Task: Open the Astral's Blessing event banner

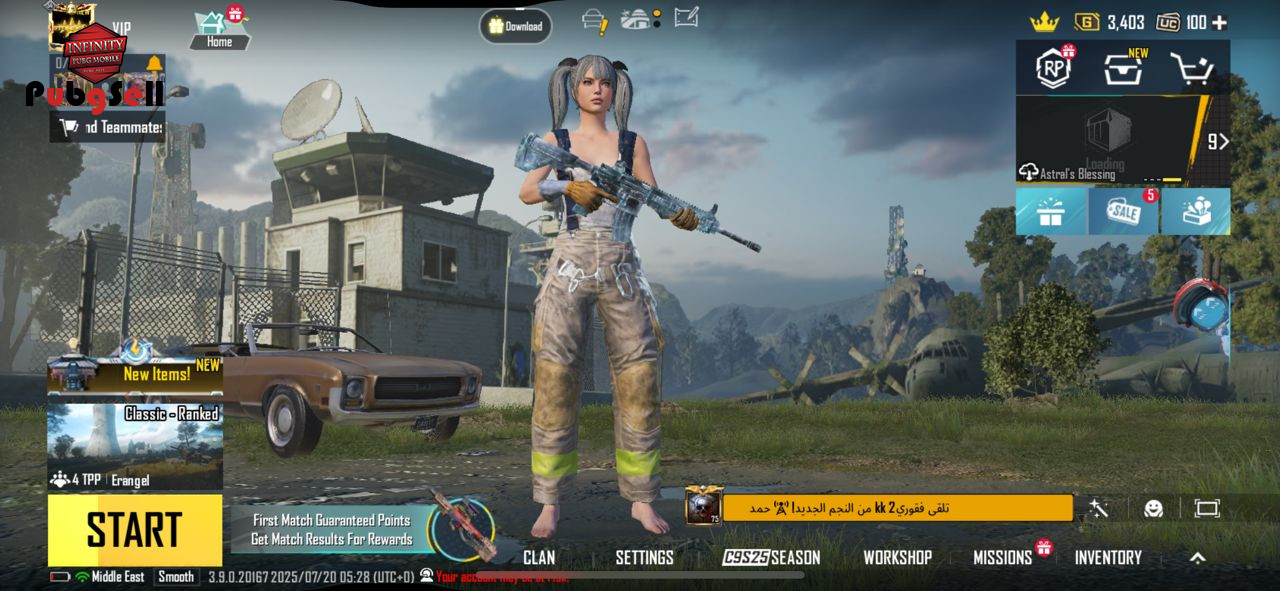Action: pyautogui.click(x=1110, y=140)
